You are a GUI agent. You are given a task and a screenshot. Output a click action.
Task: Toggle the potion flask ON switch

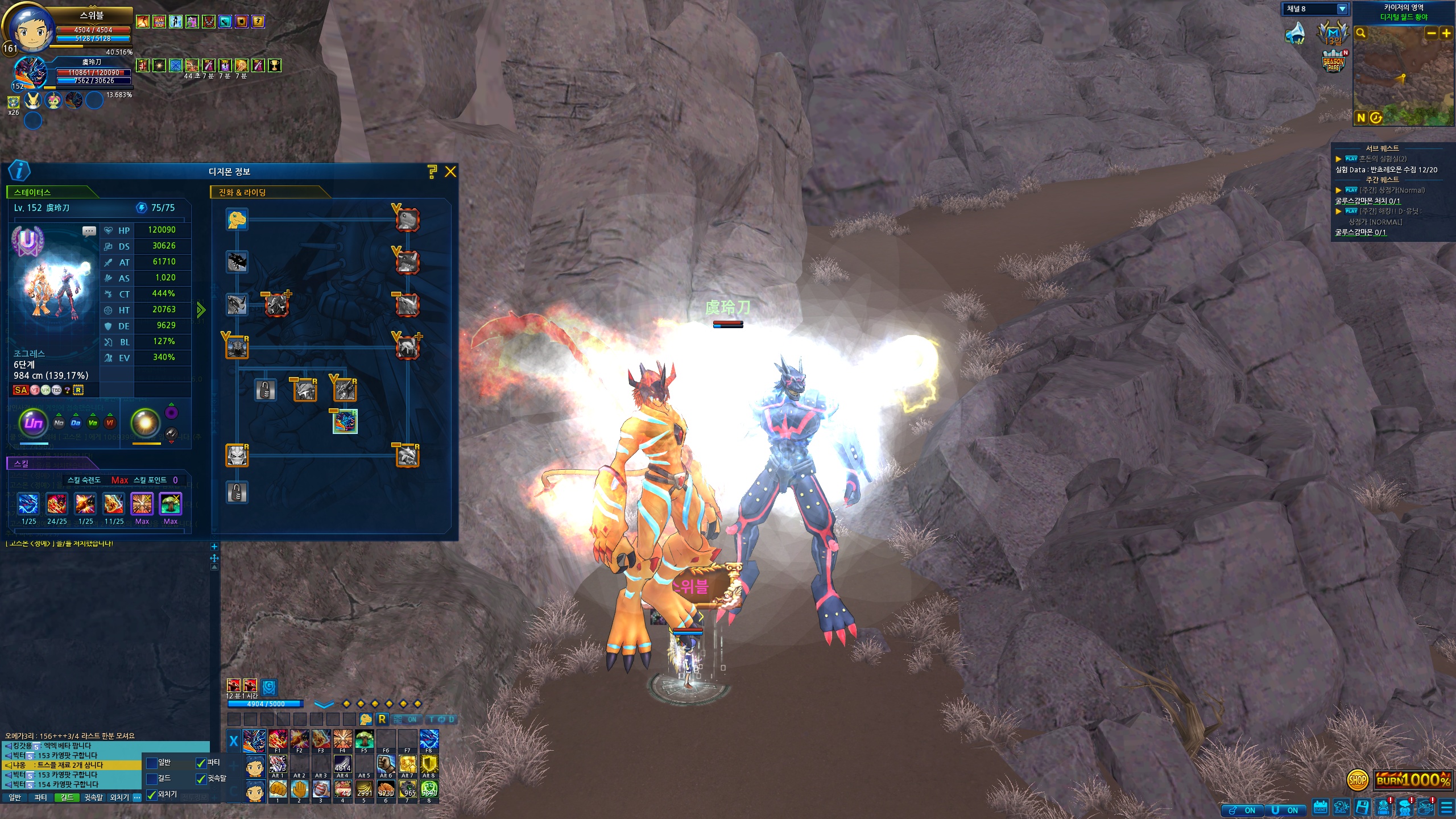(x=1242, y=810)
